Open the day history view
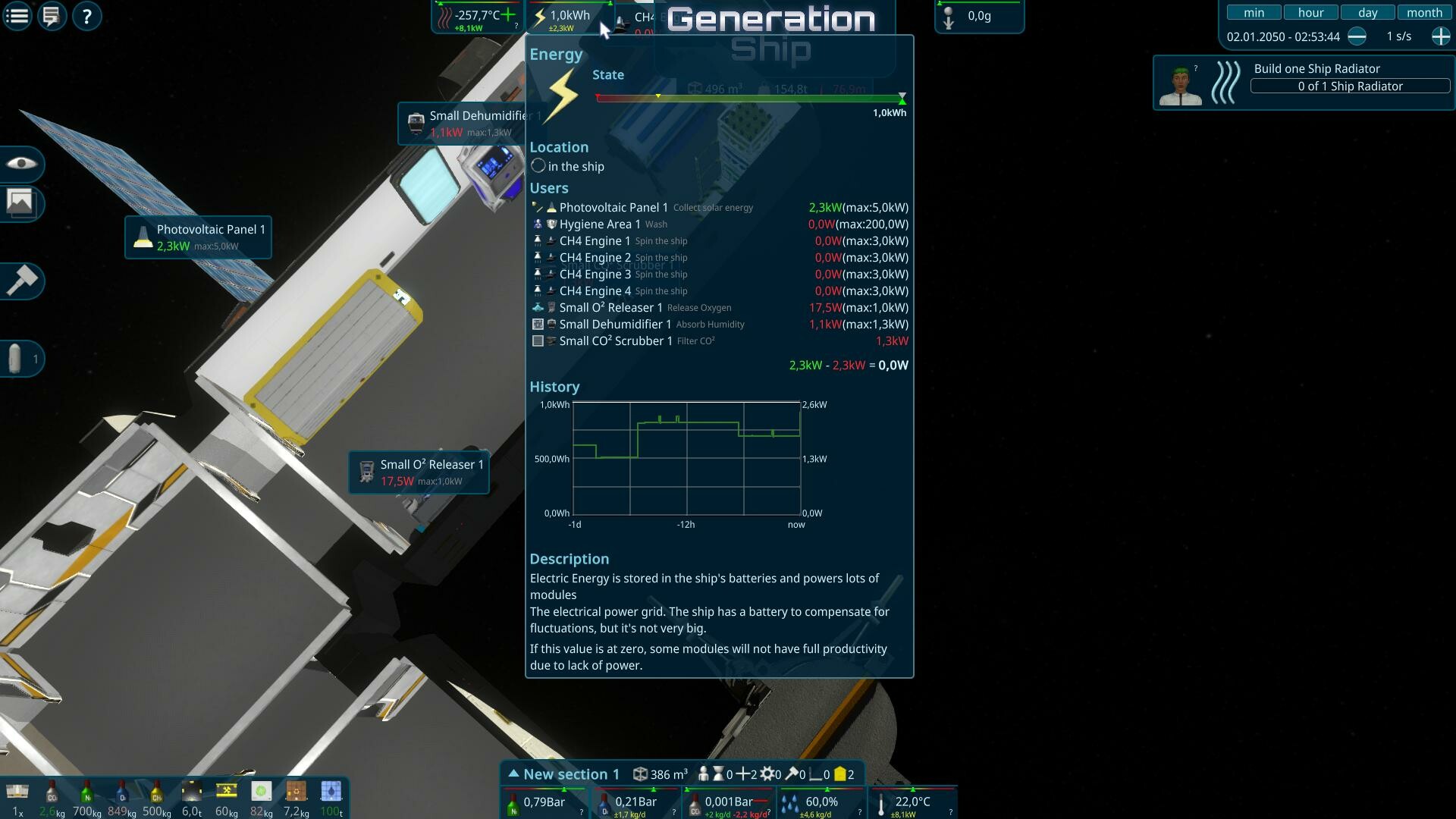1456x819 pixels. tap(1367, 11)
